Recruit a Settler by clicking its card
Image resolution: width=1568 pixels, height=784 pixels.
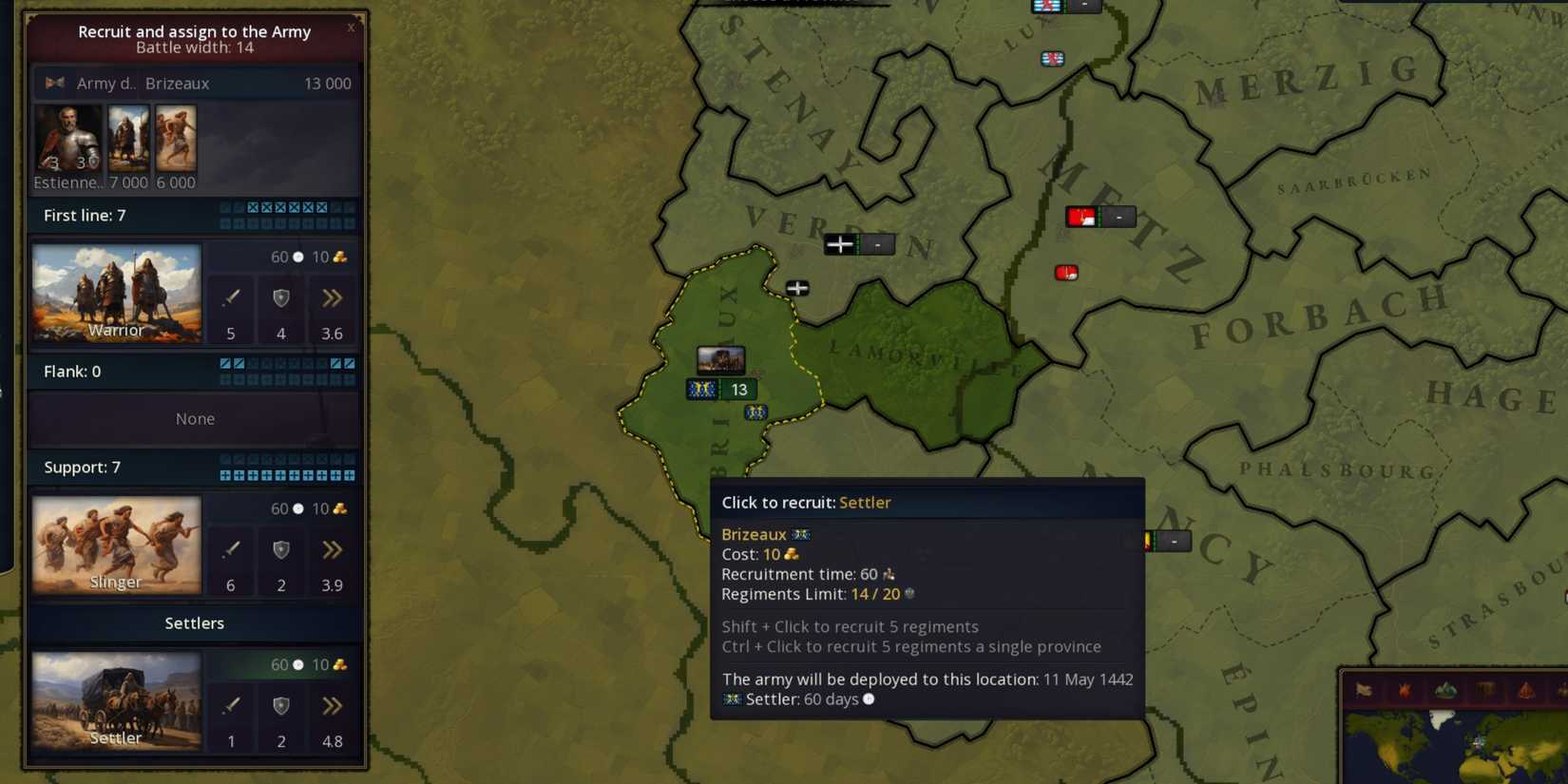click(x=116, y=703)
